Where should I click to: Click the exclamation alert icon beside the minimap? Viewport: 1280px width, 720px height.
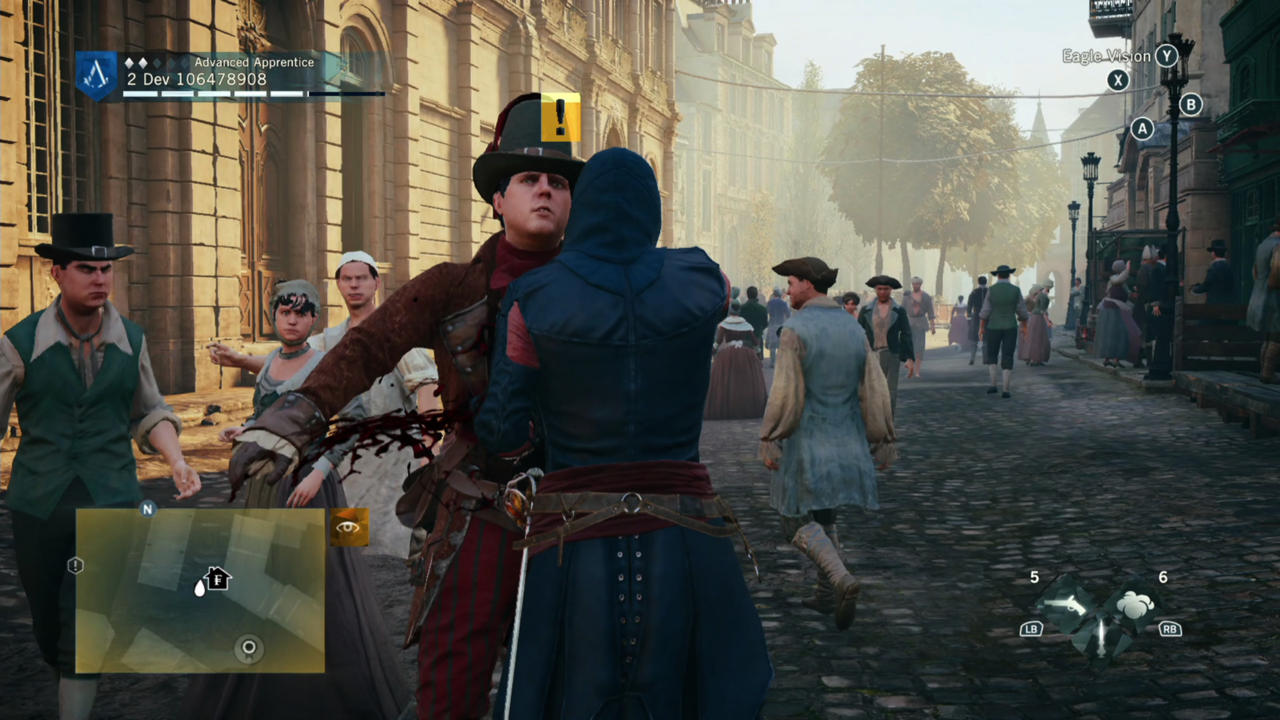75,566
